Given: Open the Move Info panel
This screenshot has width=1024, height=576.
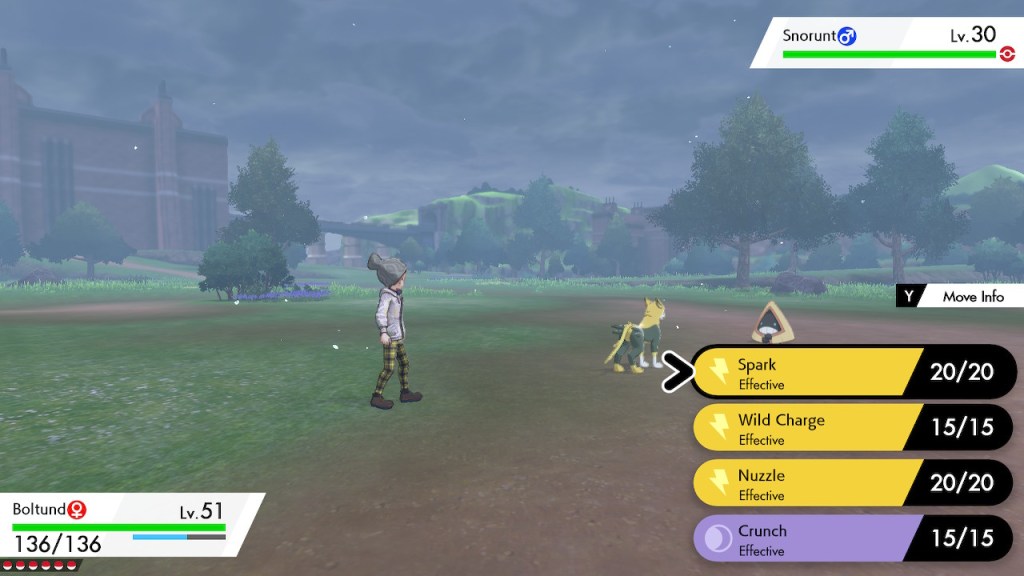Looking at the screenshot, I should click(x=960, y=296).
